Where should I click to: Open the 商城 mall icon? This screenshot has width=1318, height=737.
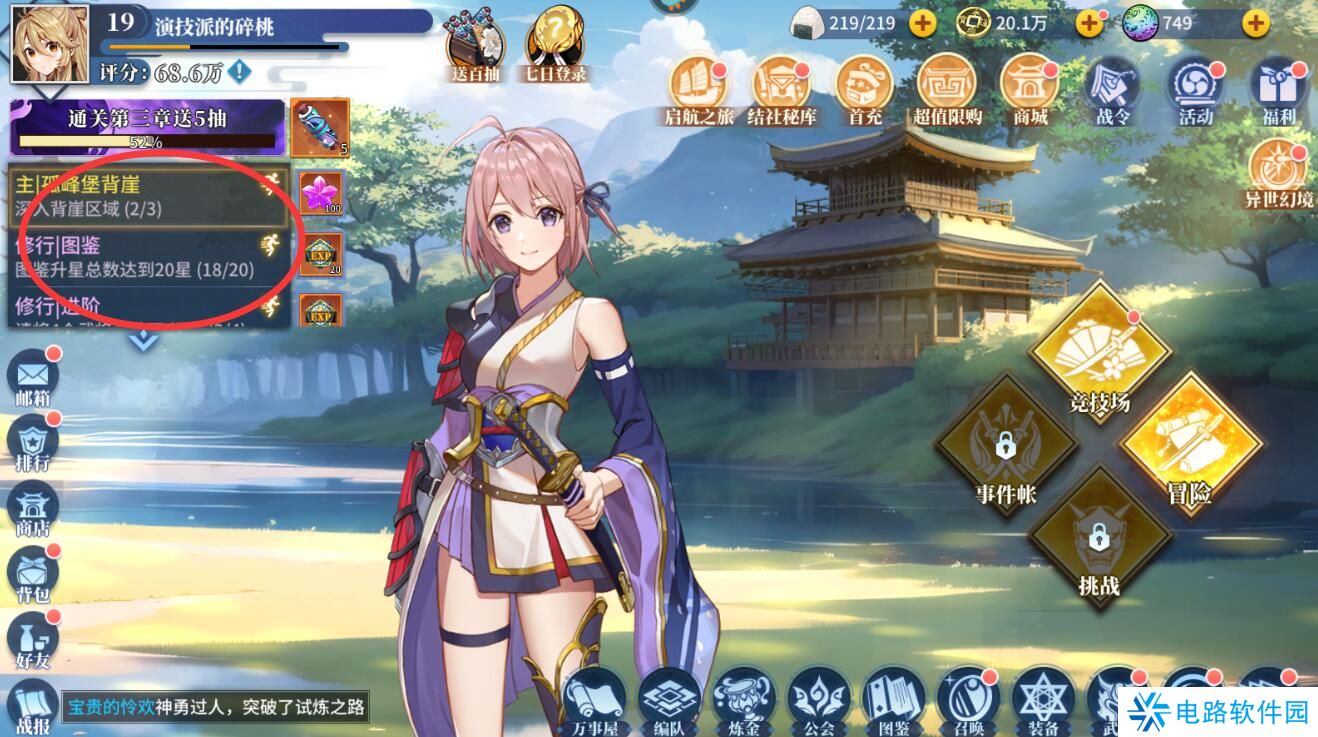[x=1029, y=90]
